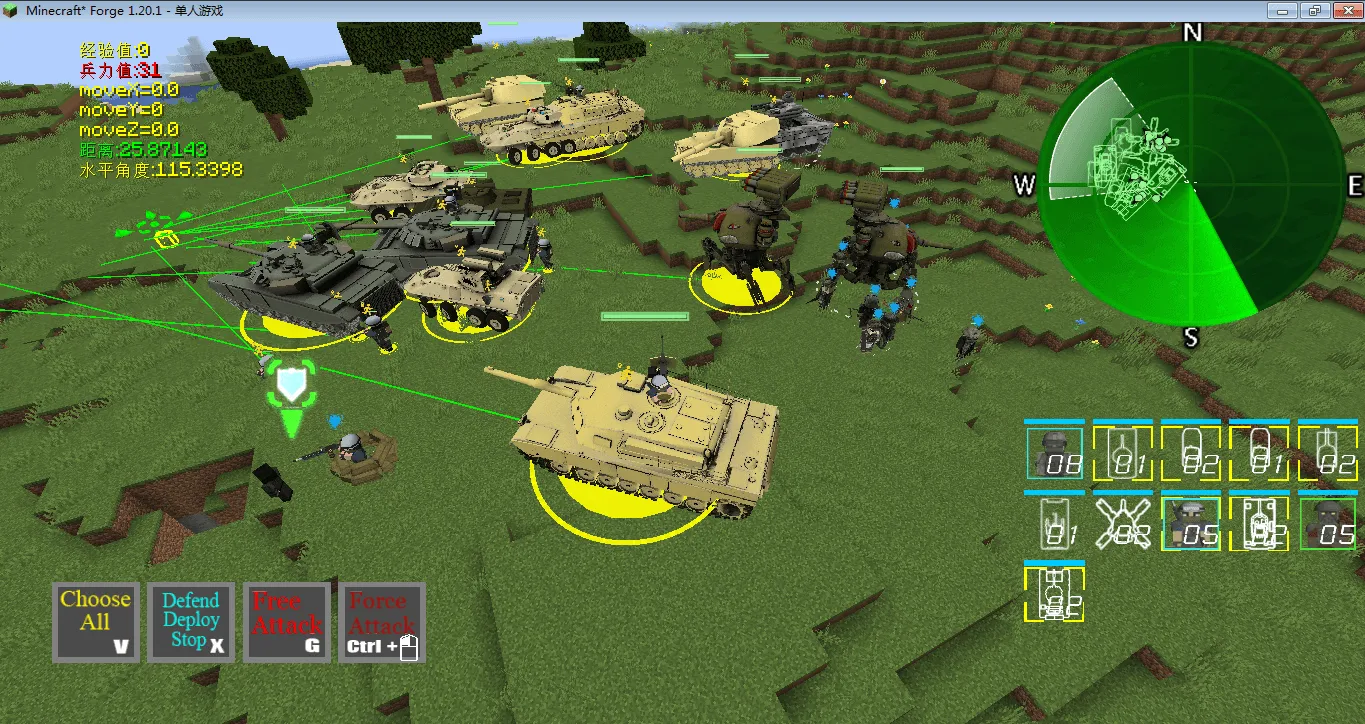Select the second-row vehicle icon labeled 01

(1055, 522)
